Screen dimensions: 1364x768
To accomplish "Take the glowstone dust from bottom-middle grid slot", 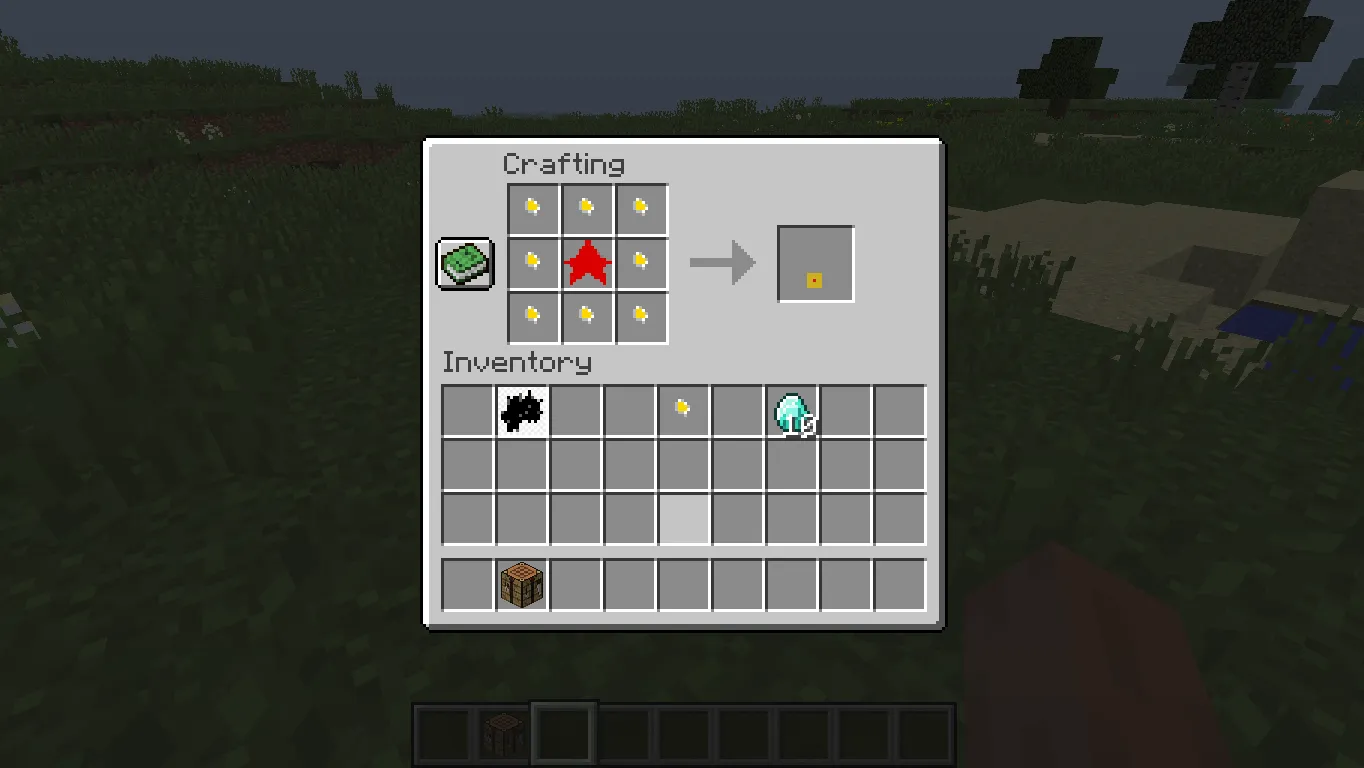I will coord(586,317).
